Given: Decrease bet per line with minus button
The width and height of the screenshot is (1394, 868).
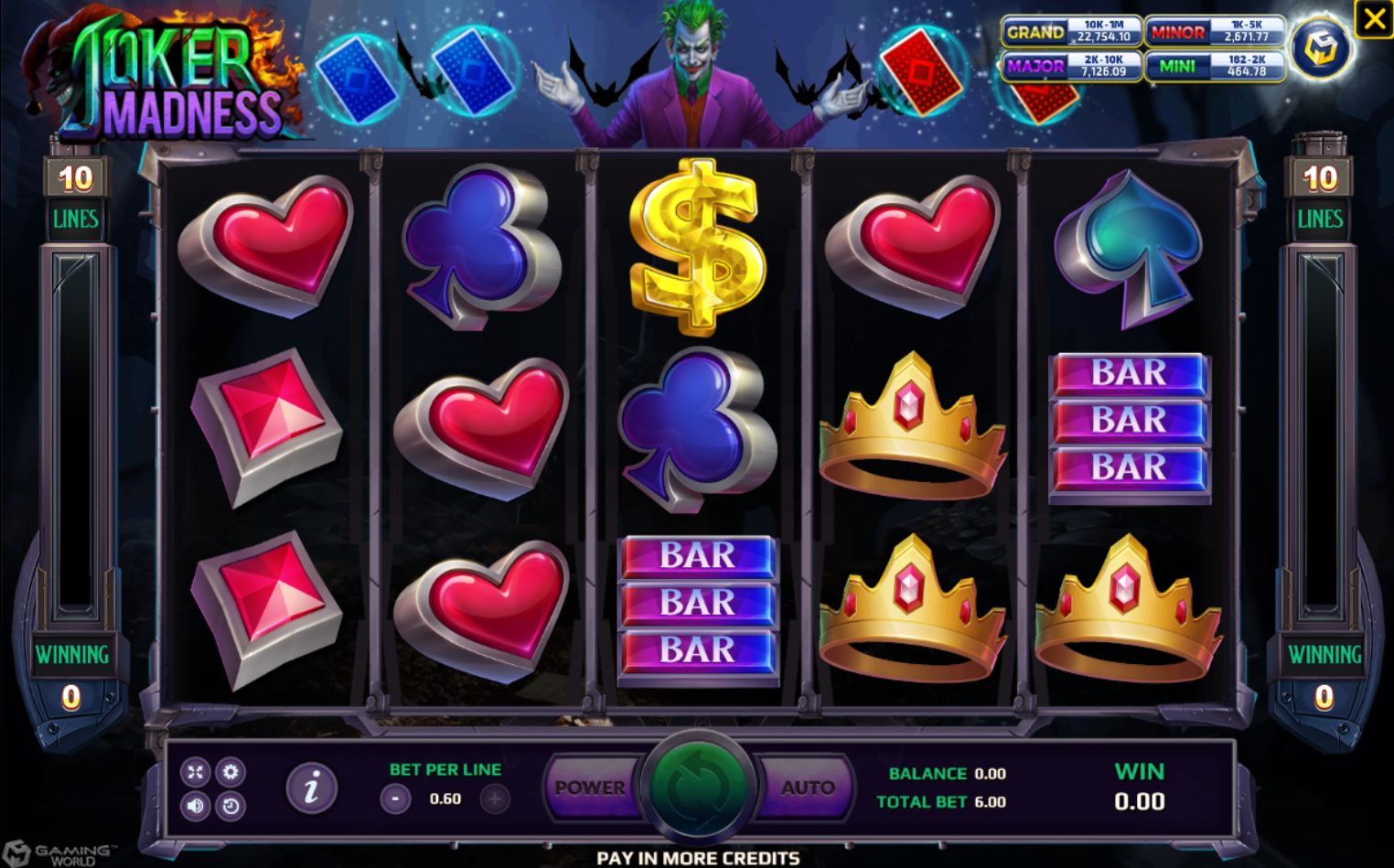Looking at the screenshot, I should 393,798.
